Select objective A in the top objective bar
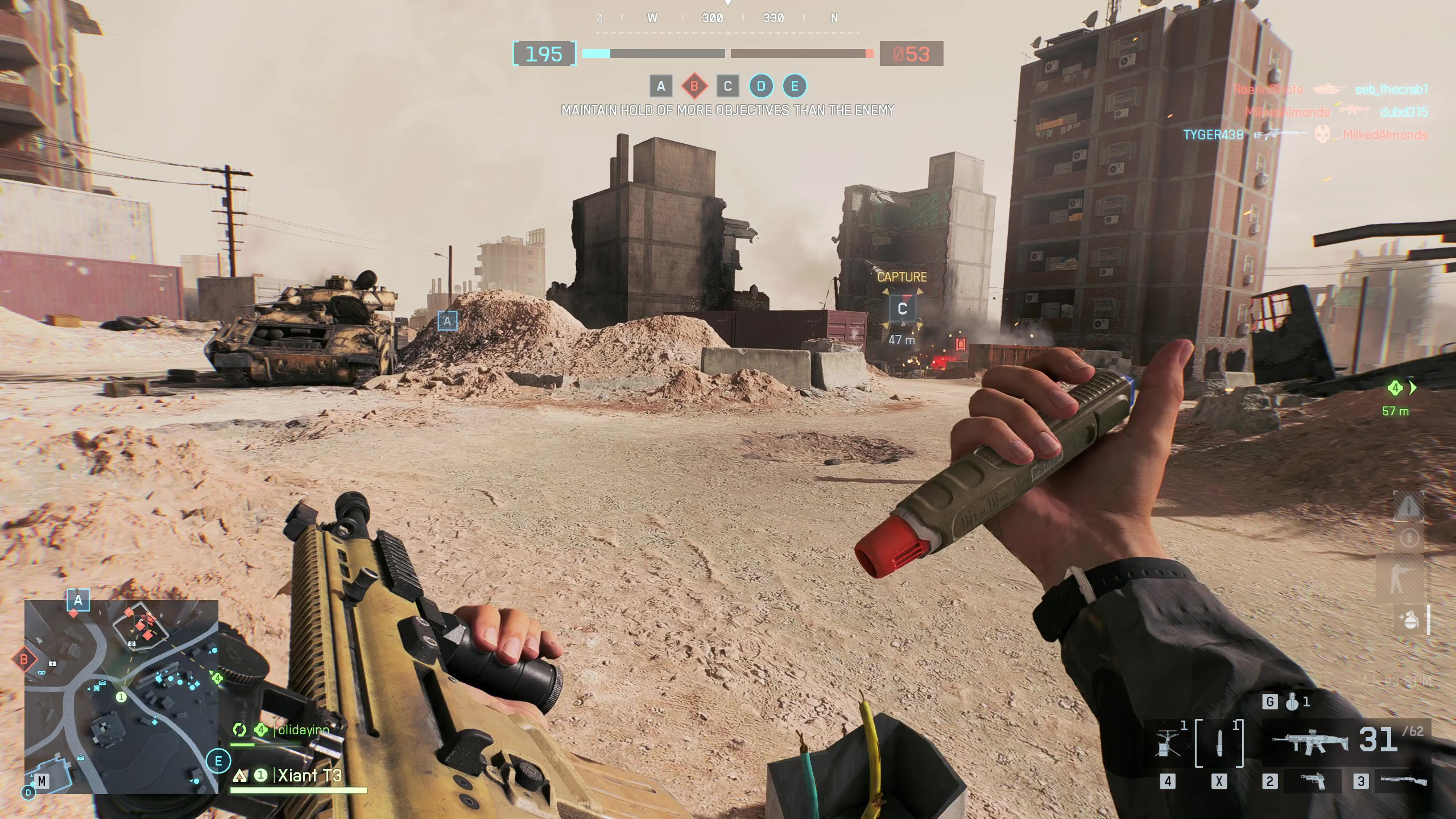The image size is (1456, 819). (661, 86)
